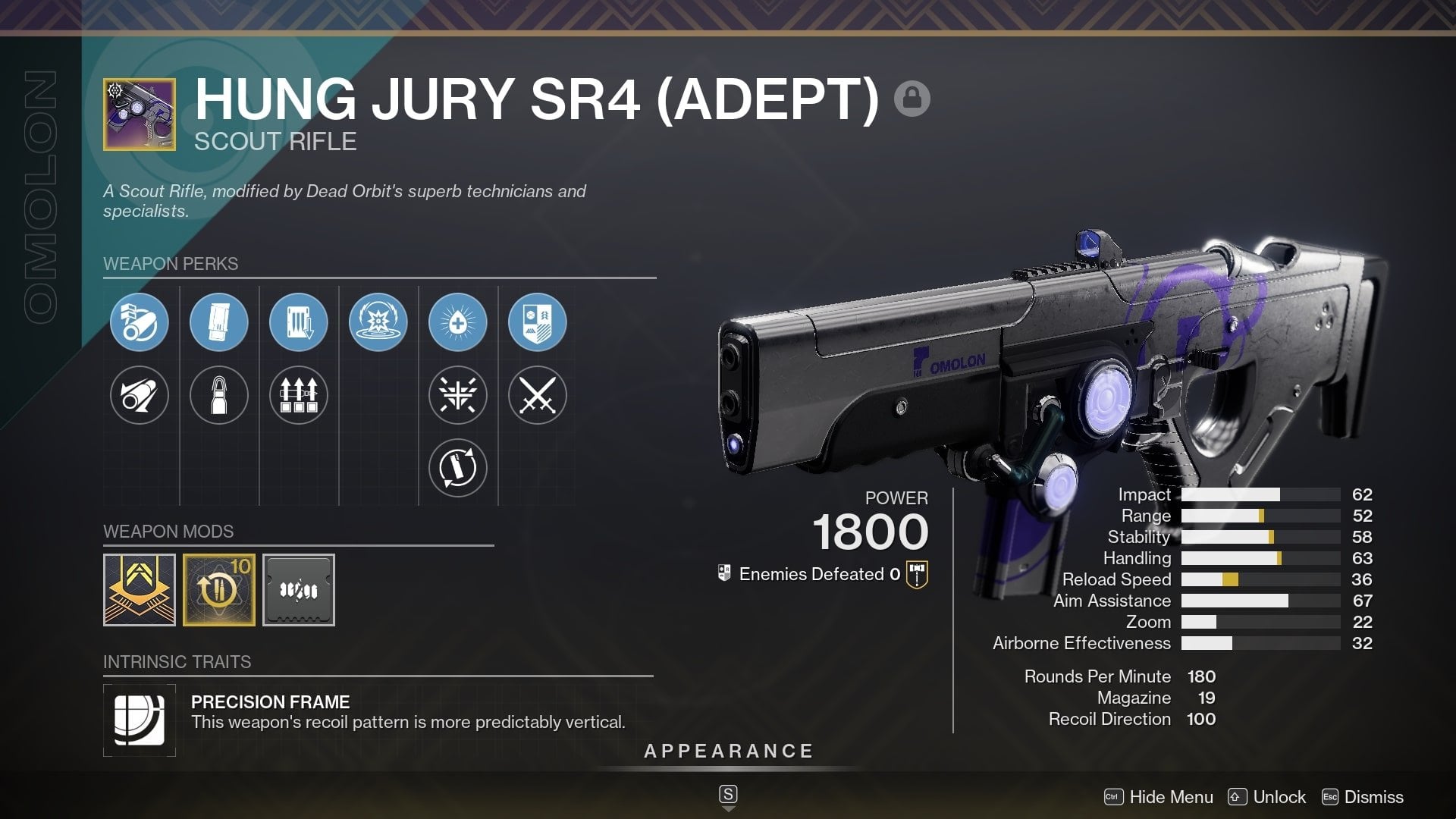Select the Kinetic Tremors explosion perk icon

point(378,322)
